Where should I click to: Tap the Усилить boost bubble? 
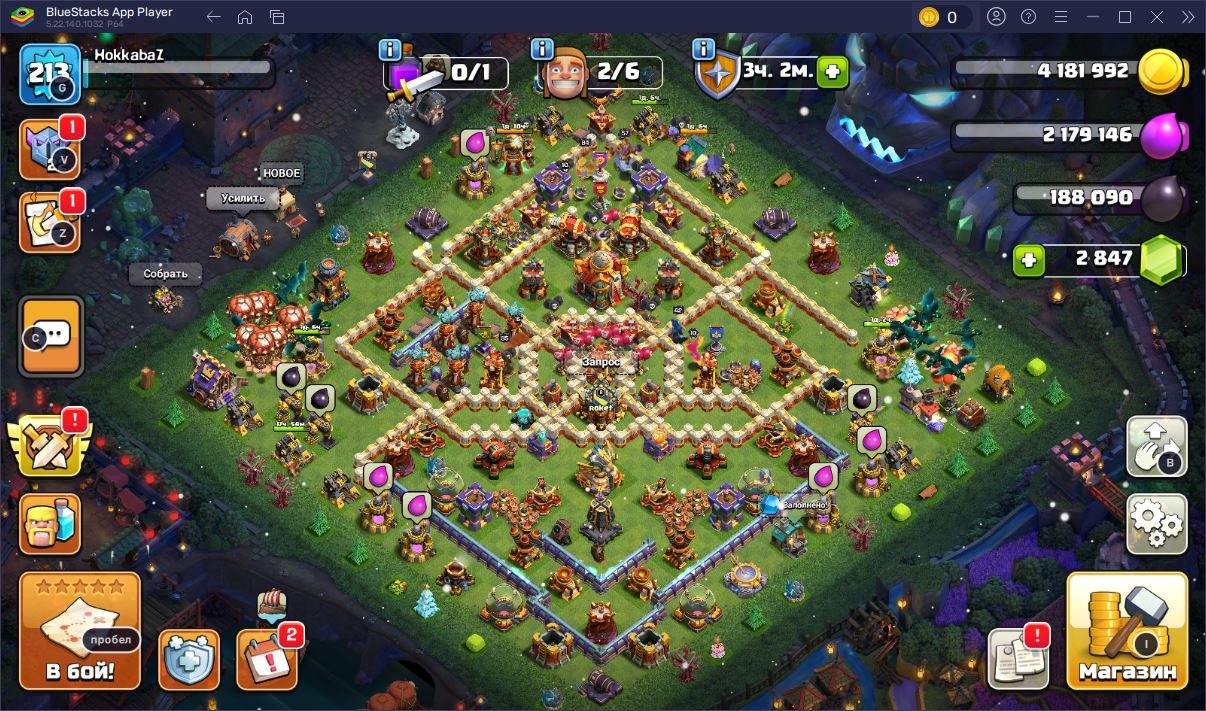pyautogui.click(x=243, y=198)
